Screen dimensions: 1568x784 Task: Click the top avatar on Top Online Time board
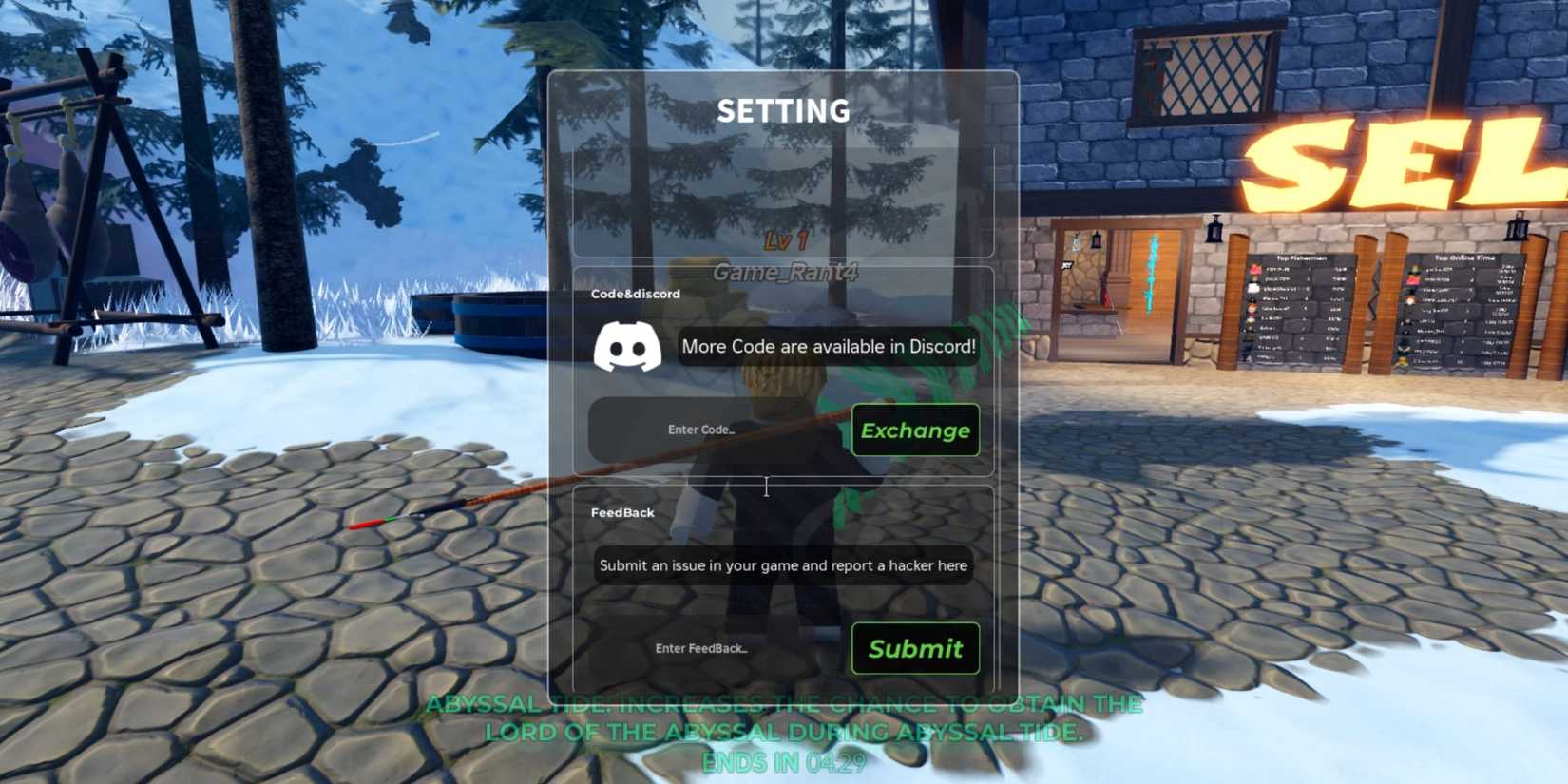pyautogui.click(x=1415, y=268)
